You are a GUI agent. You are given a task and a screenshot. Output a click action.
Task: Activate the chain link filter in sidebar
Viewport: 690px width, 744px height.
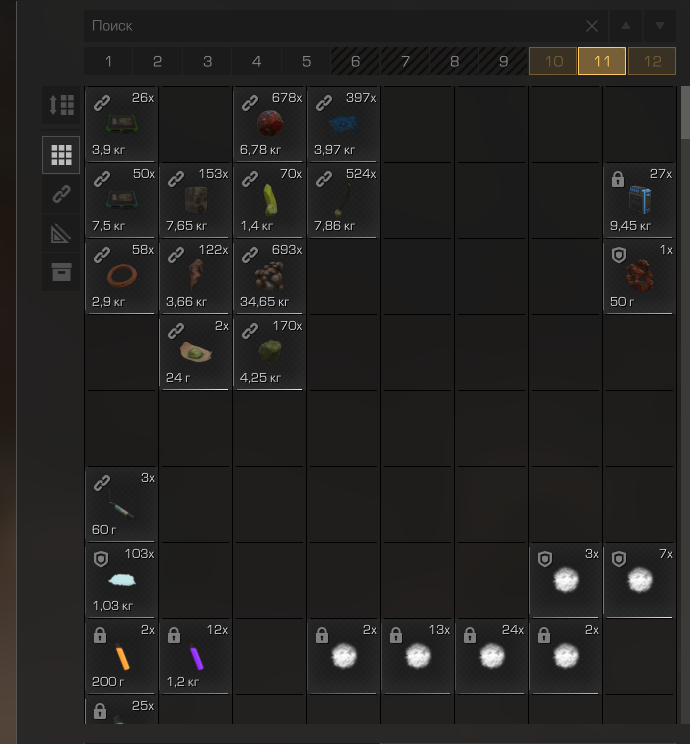62,194
